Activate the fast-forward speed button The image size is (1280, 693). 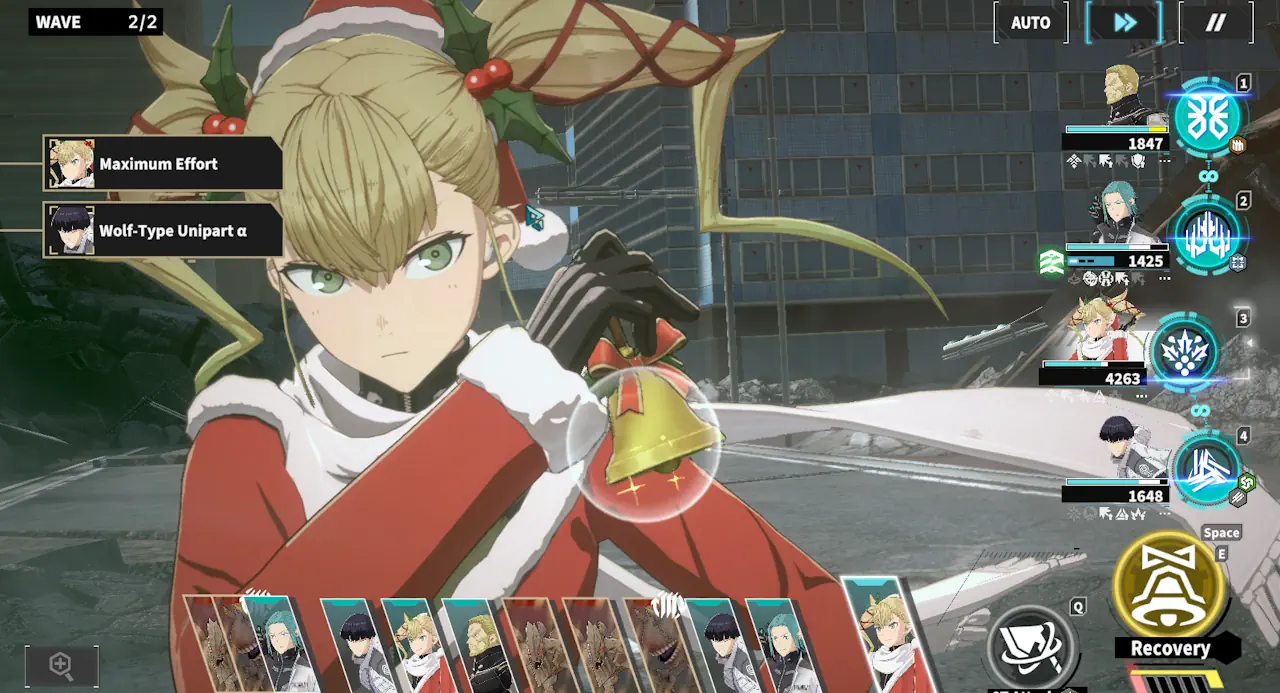tap(1124, 23)
